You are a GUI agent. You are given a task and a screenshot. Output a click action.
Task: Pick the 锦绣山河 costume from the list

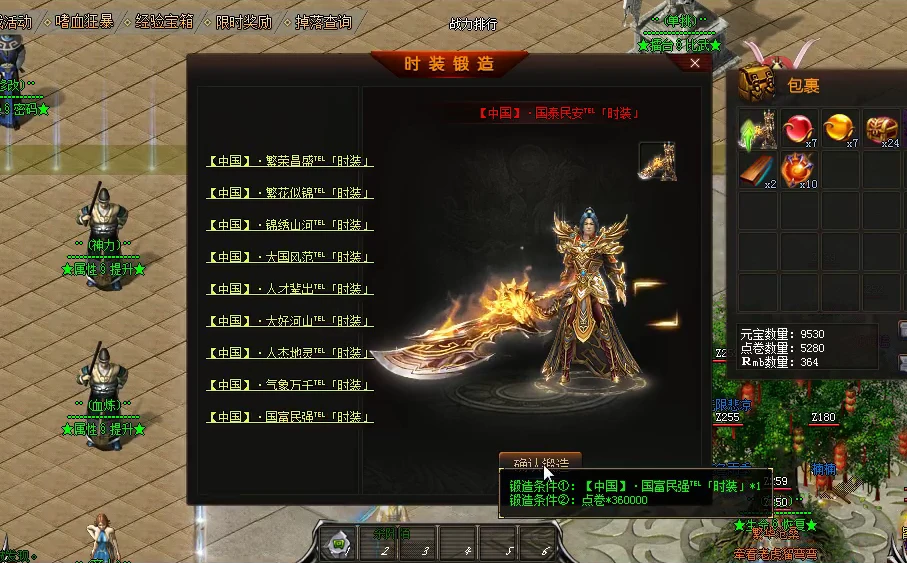(x=290, y=225)
